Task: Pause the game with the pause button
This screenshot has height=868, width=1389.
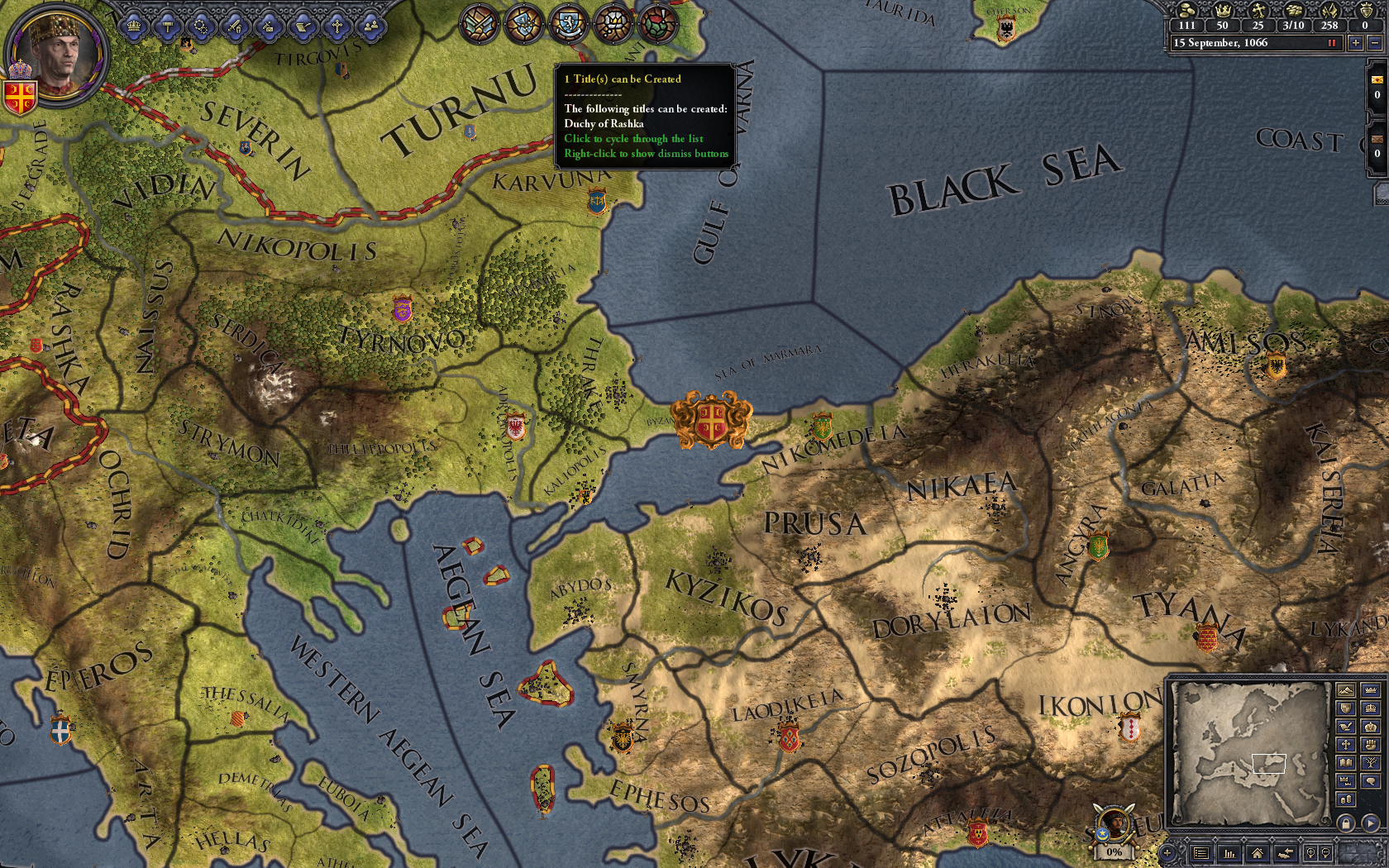Action: 1332,42
